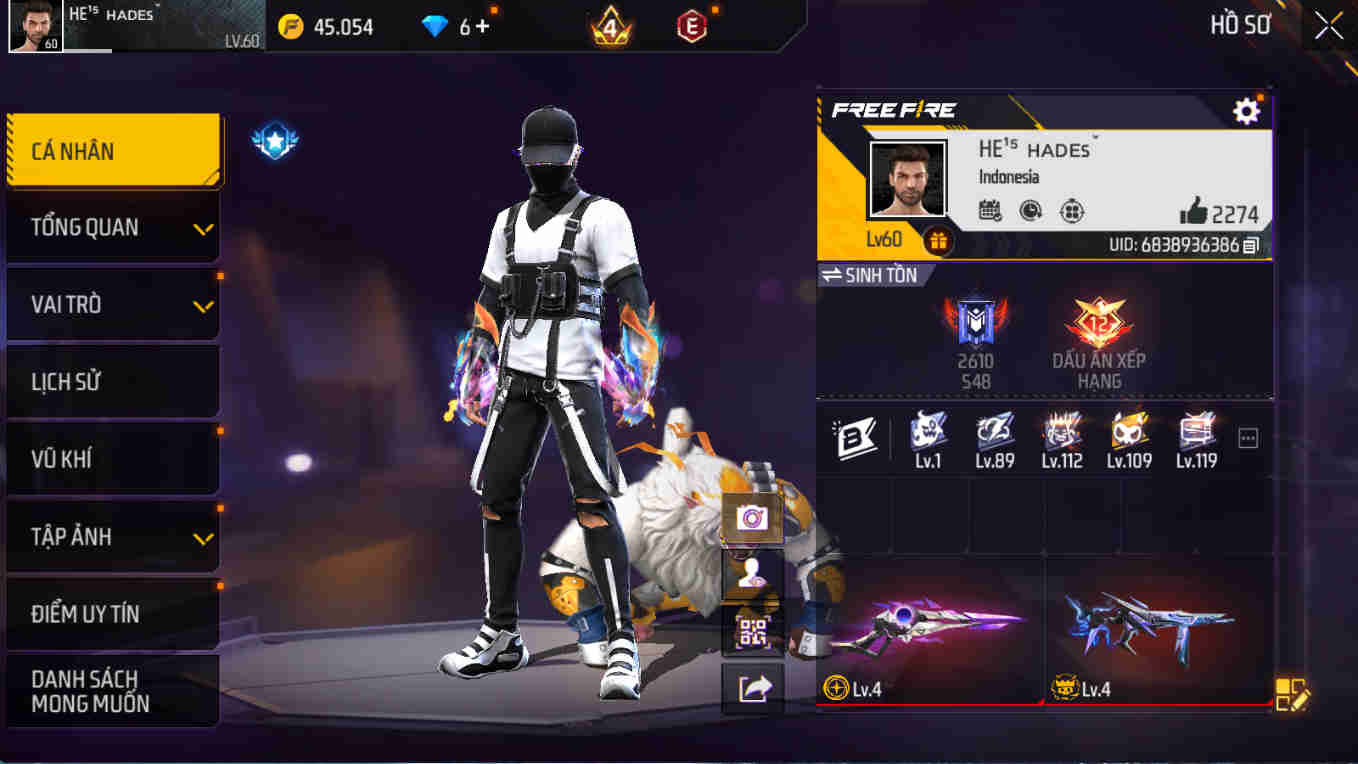Screen dimensions: 1358x764
Task: Click the SINH TỒN mode switcher
Action: [x=880, y=275]
